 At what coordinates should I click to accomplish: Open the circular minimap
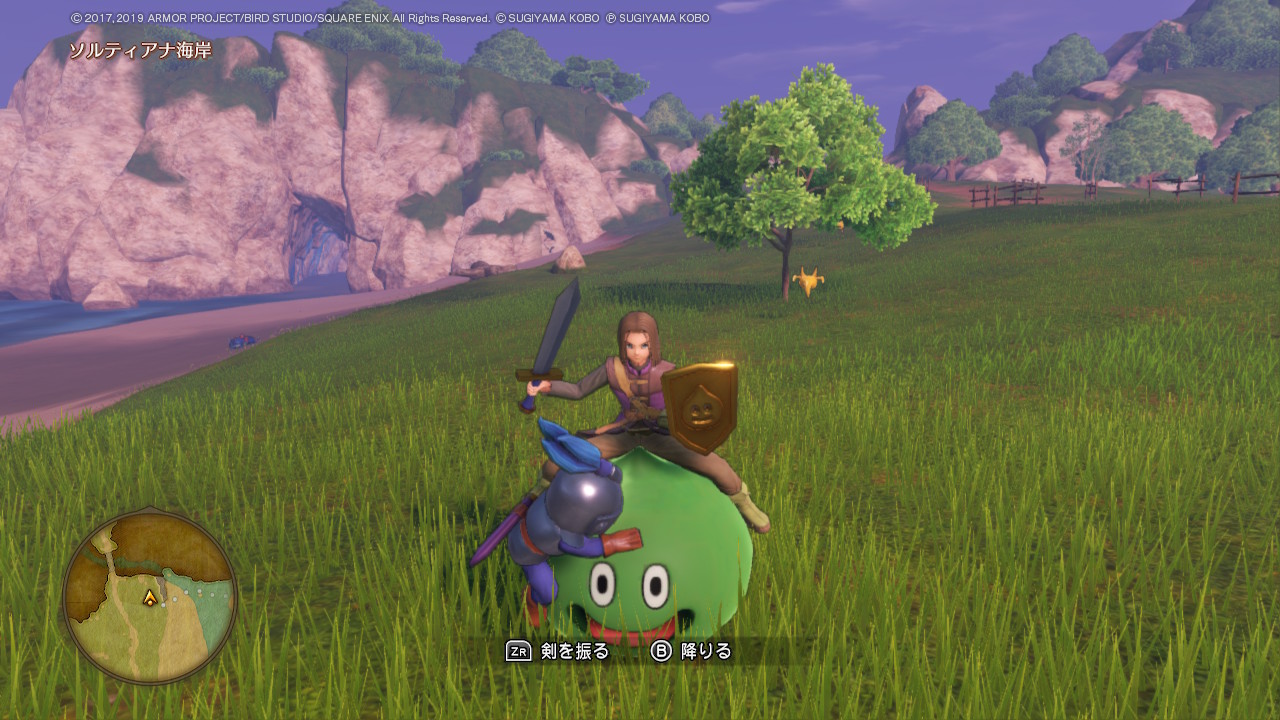point(150,597)
